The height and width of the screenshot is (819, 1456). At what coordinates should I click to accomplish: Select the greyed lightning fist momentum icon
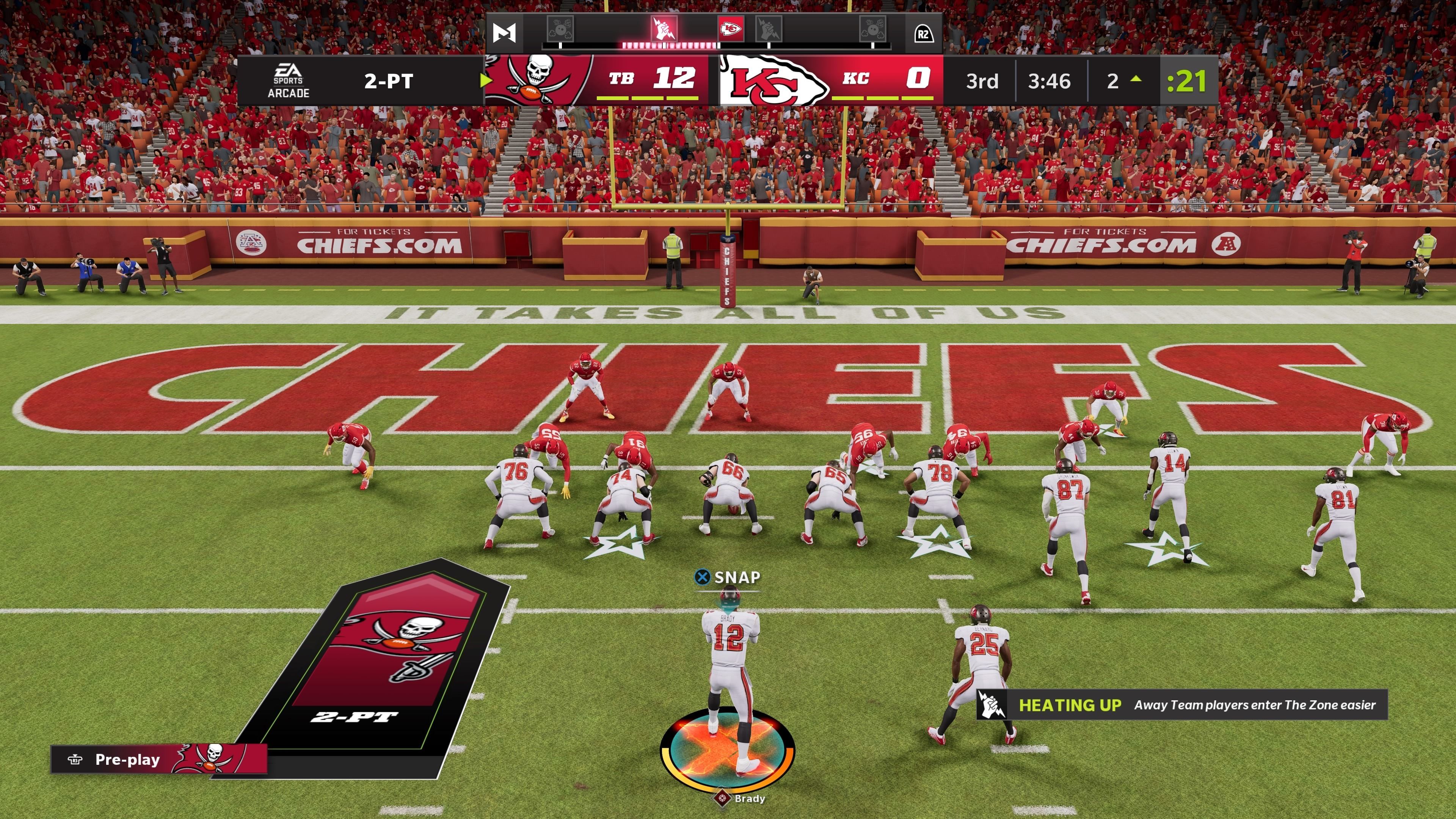tap(769, 29)
